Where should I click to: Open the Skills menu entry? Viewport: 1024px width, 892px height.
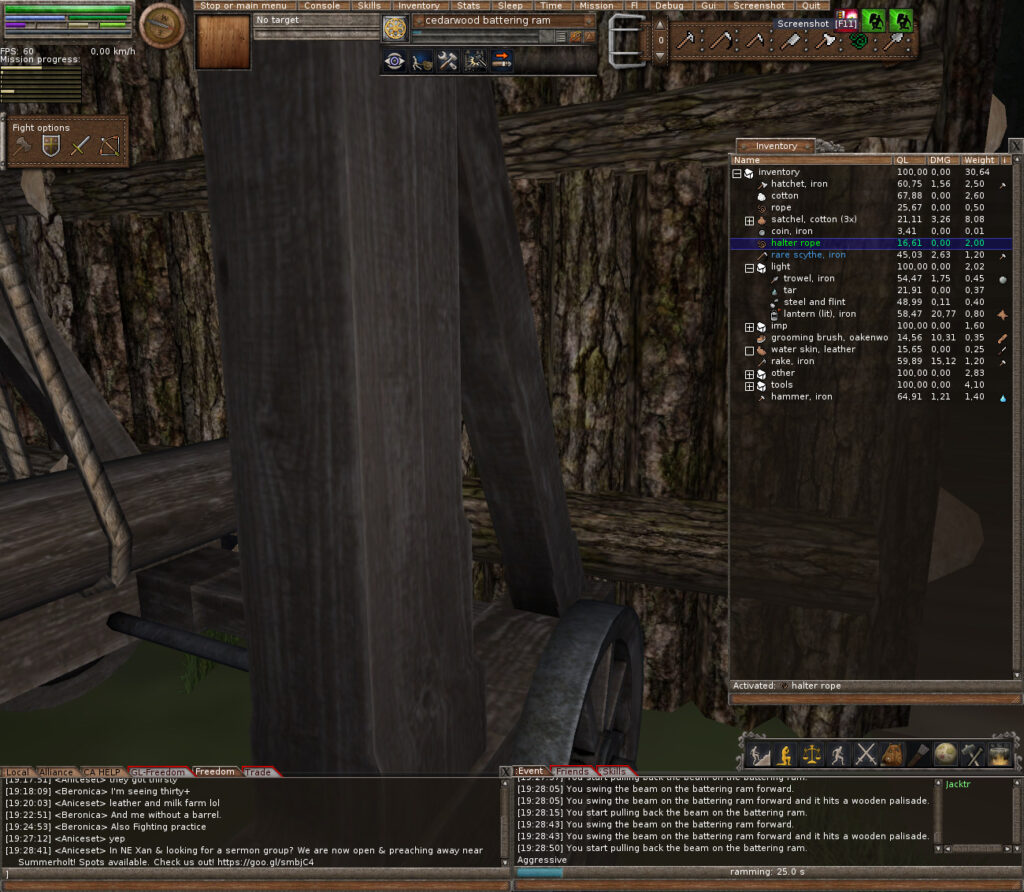tap(369, 5)
